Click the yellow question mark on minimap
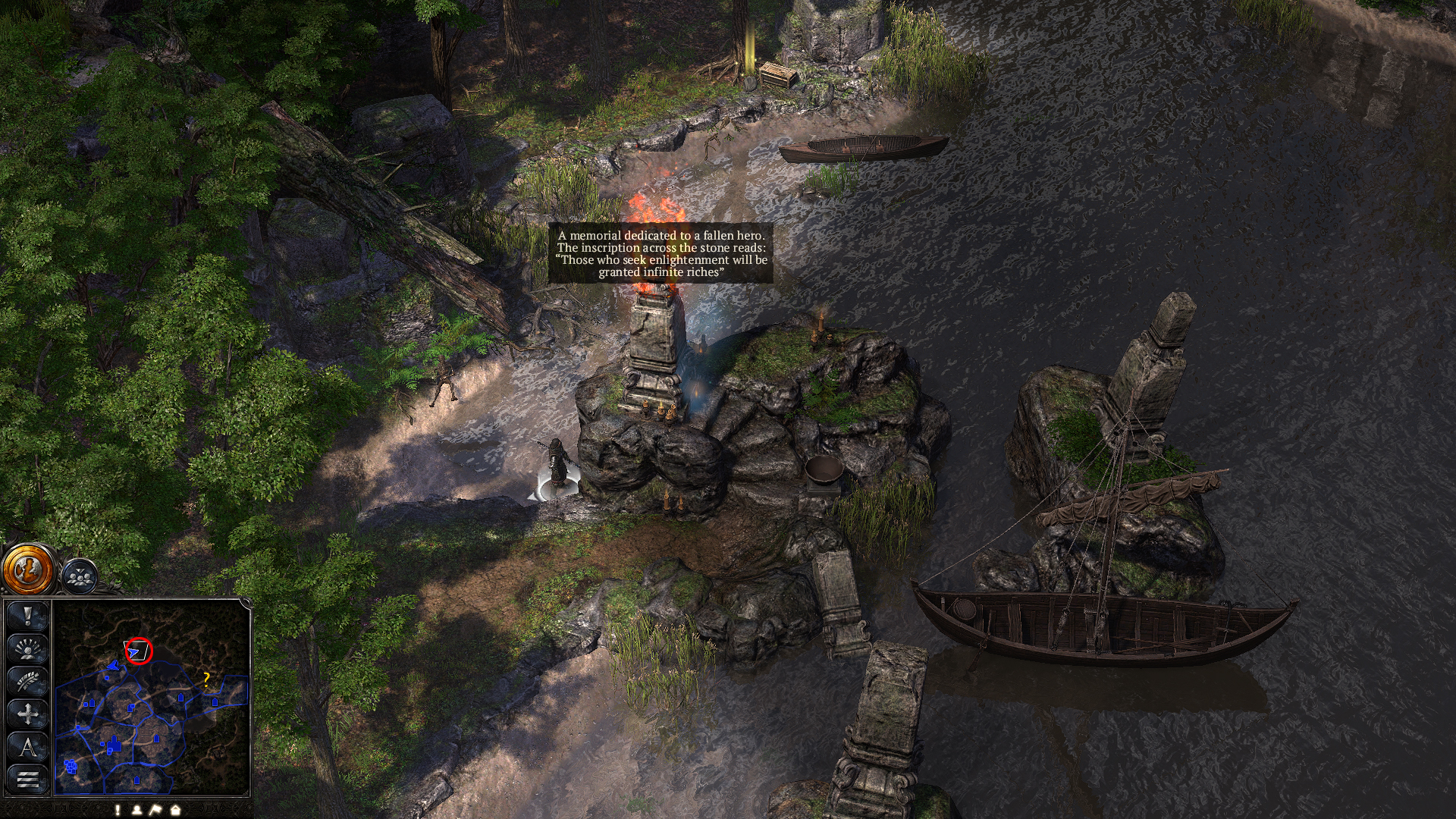The image size is (1456, 819). pos(206,679)
